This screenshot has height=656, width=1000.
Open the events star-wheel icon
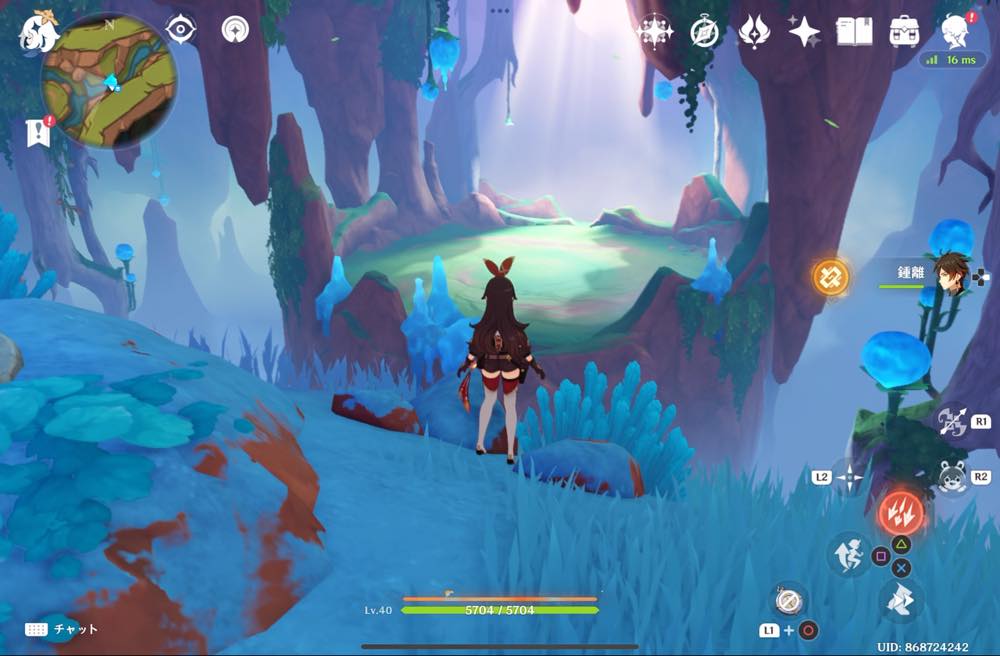[x=655, y=32]
